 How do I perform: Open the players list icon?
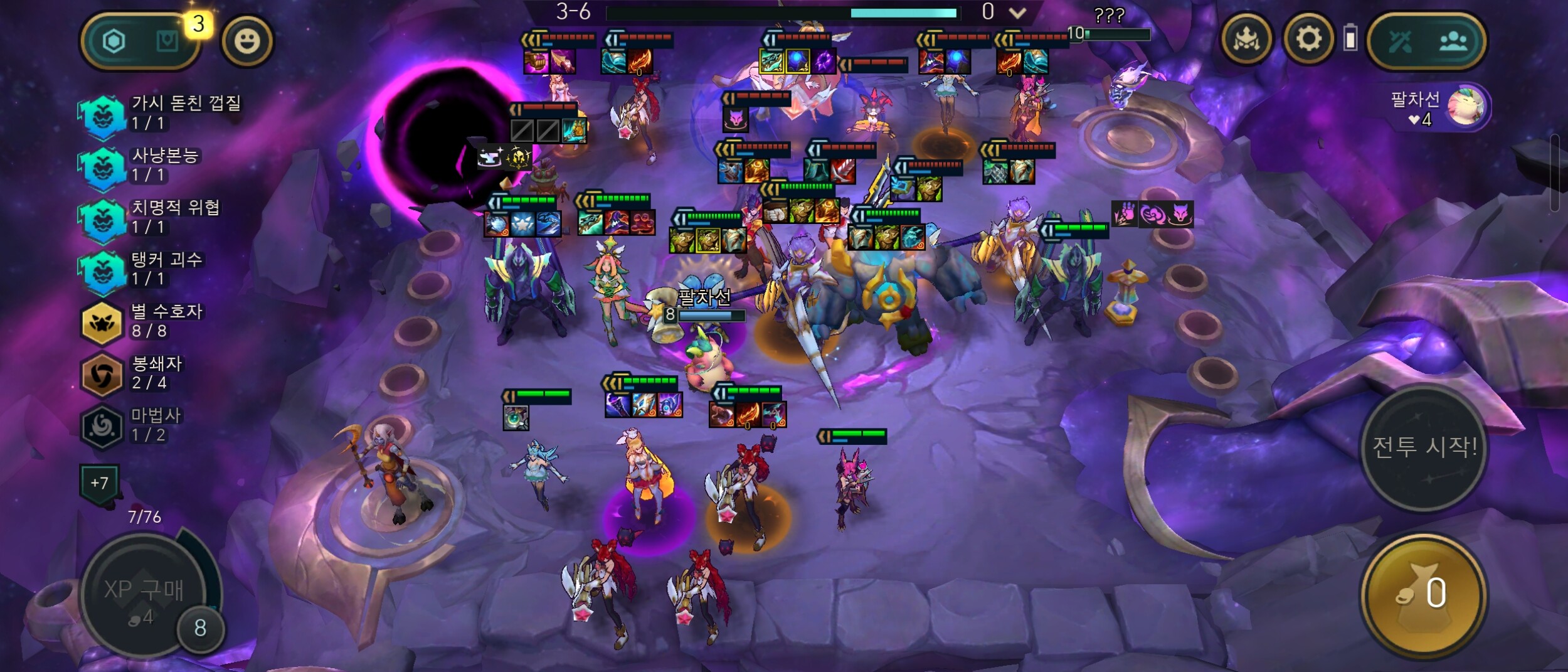pyautogui.click(x=1453, y=41)
